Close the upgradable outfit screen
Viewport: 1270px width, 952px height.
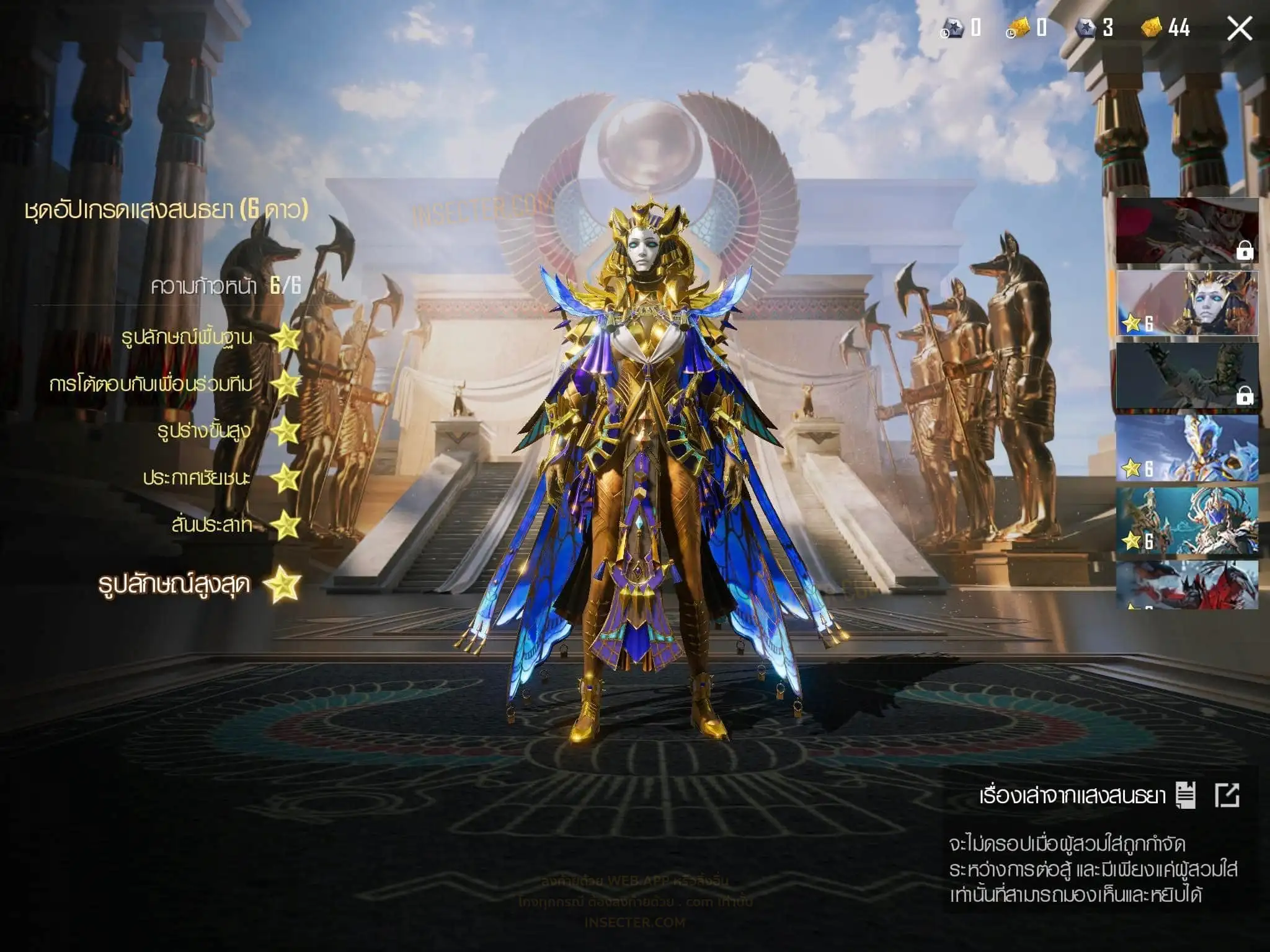pos(1239,29)
